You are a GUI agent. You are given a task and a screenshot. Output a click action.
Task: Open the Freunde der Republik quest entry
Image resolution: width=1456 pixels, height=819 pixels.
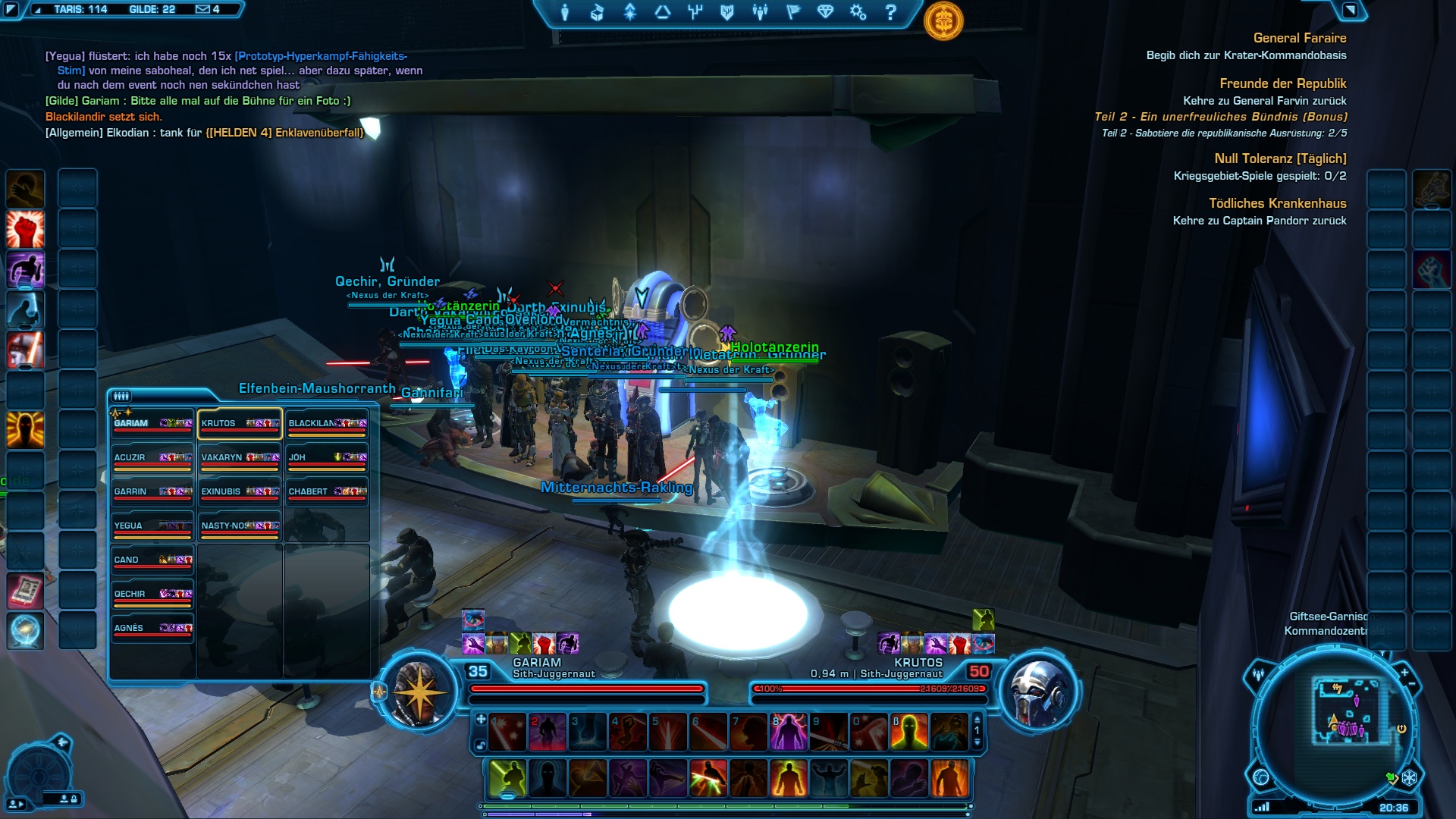click(x=1282, y=83)
